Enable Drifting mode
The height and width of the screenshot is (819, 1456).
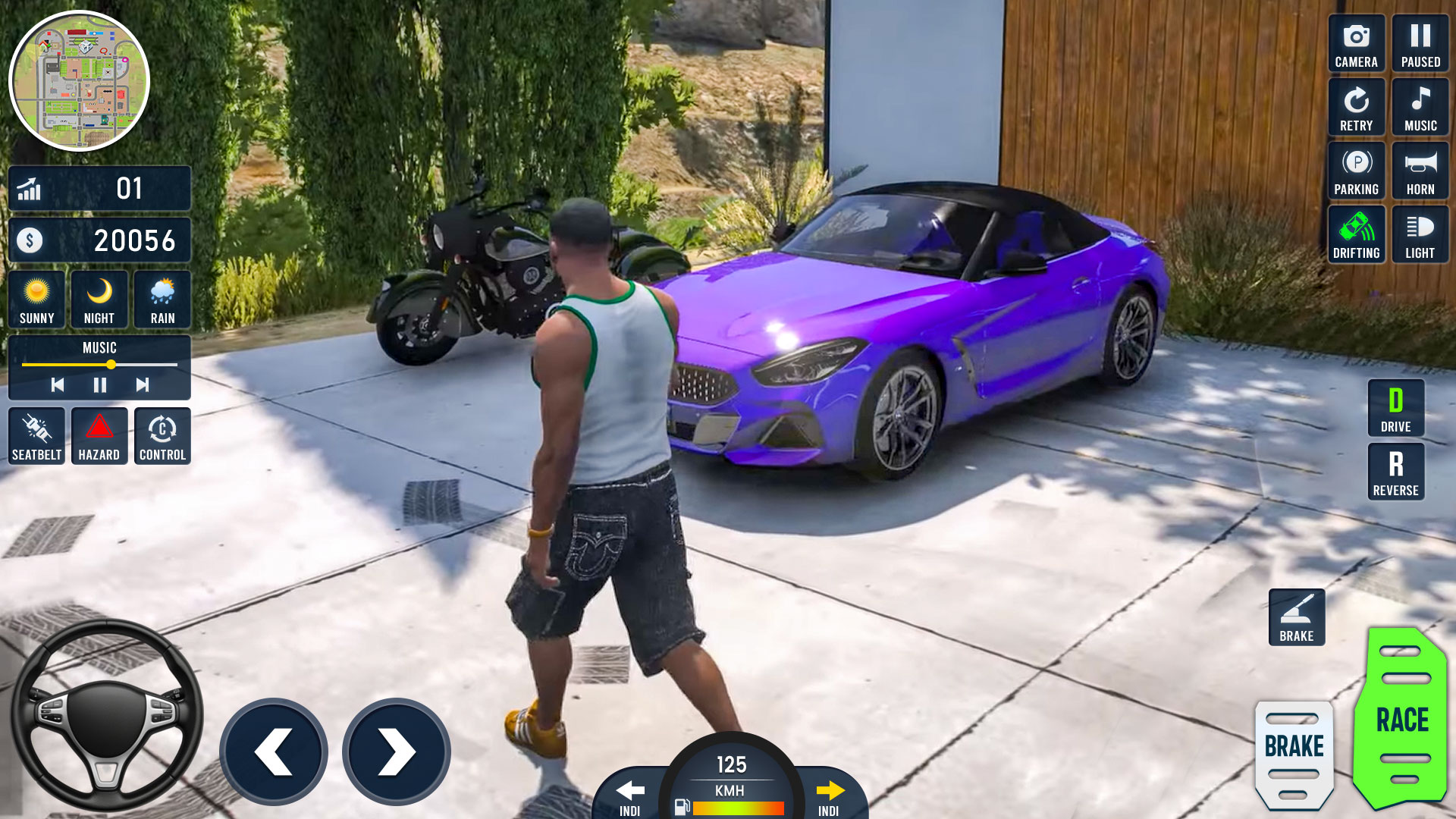1356,235
